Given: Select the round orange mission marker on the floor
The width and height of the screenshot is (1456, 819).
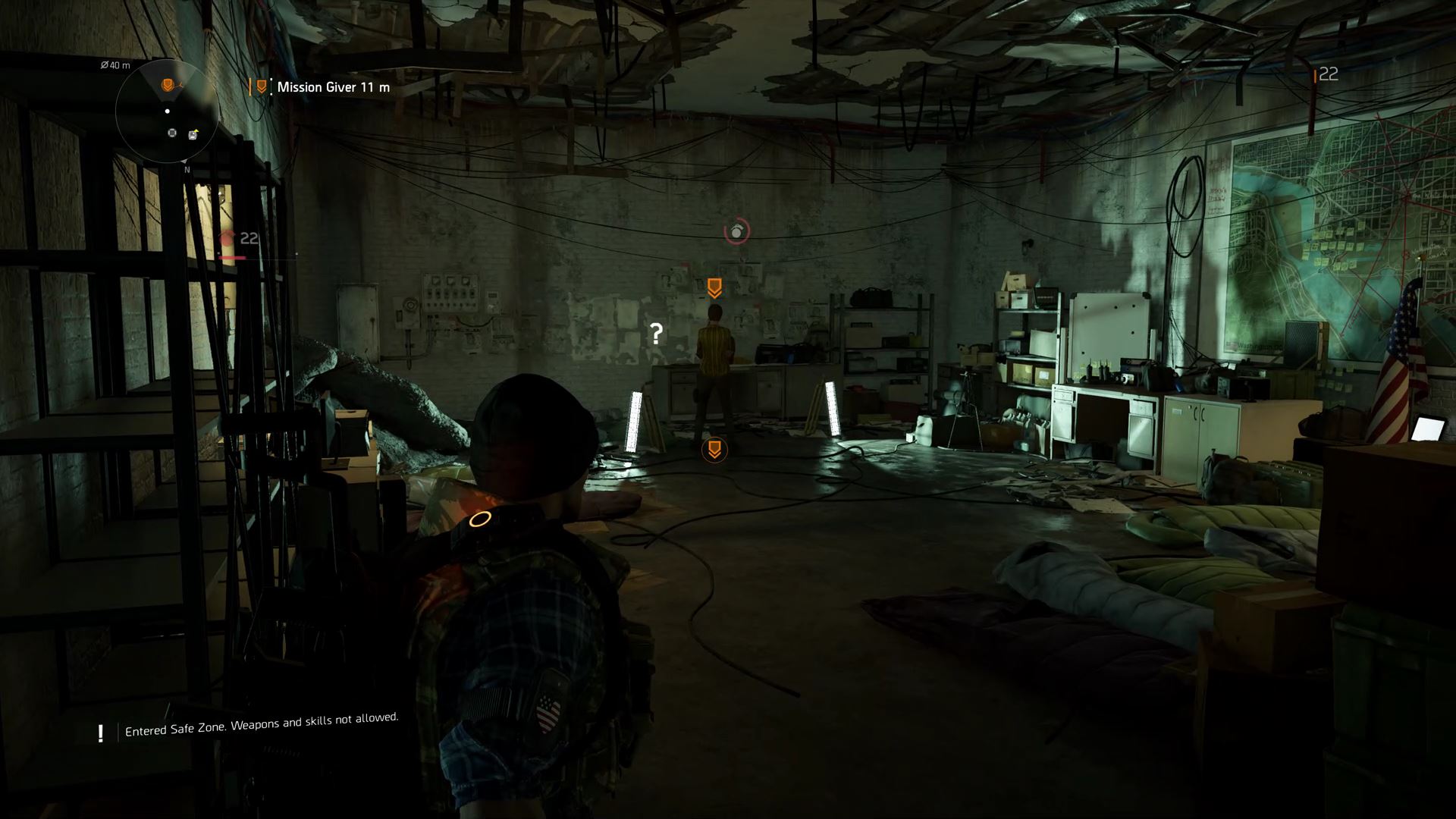Looking at the screenshot, I should [714, 450].
